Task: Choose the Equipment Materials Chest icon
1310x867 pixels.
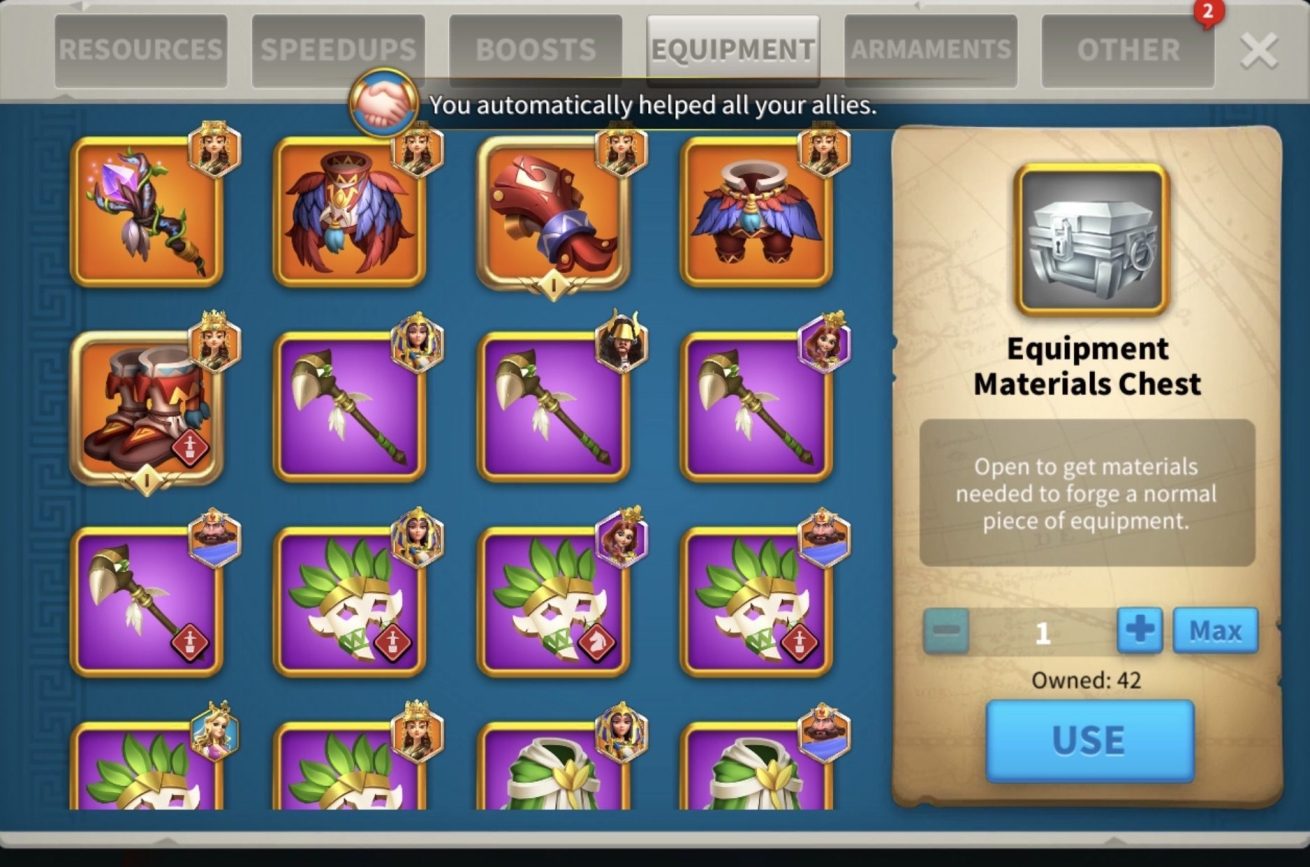Action: tap(1091, 240)
